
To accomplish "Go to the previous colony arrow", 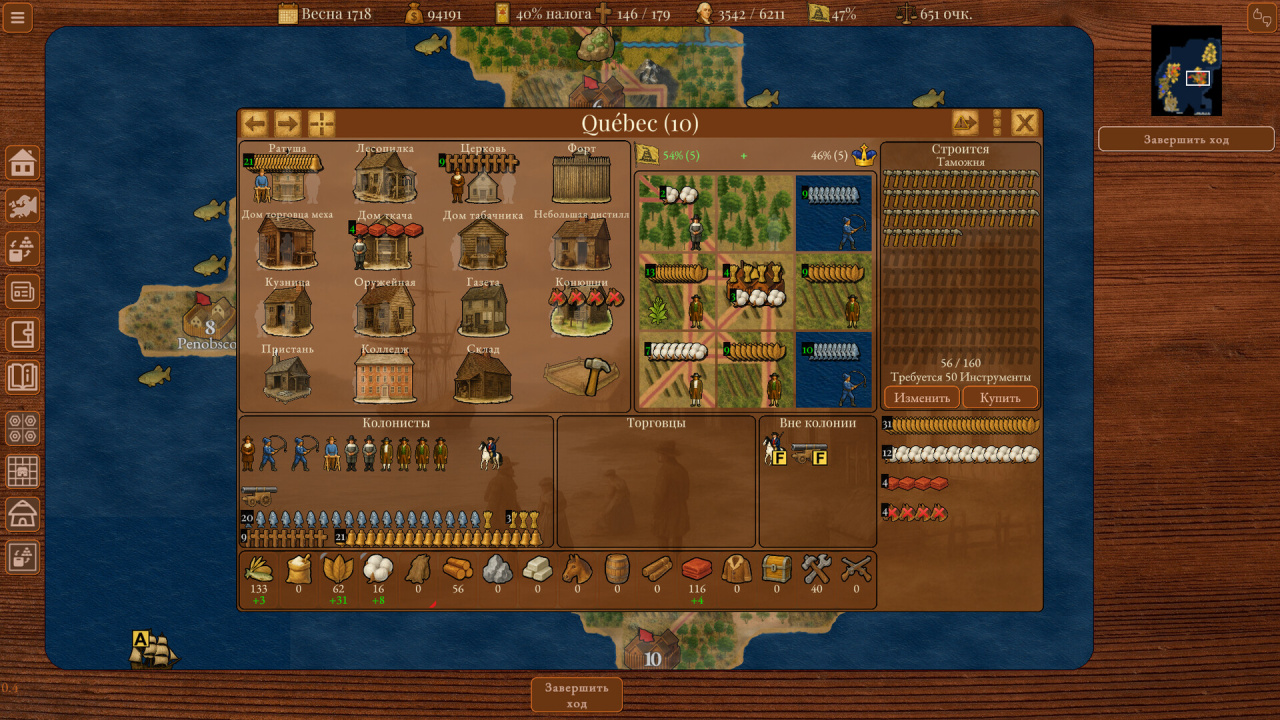I will (255, 123).
